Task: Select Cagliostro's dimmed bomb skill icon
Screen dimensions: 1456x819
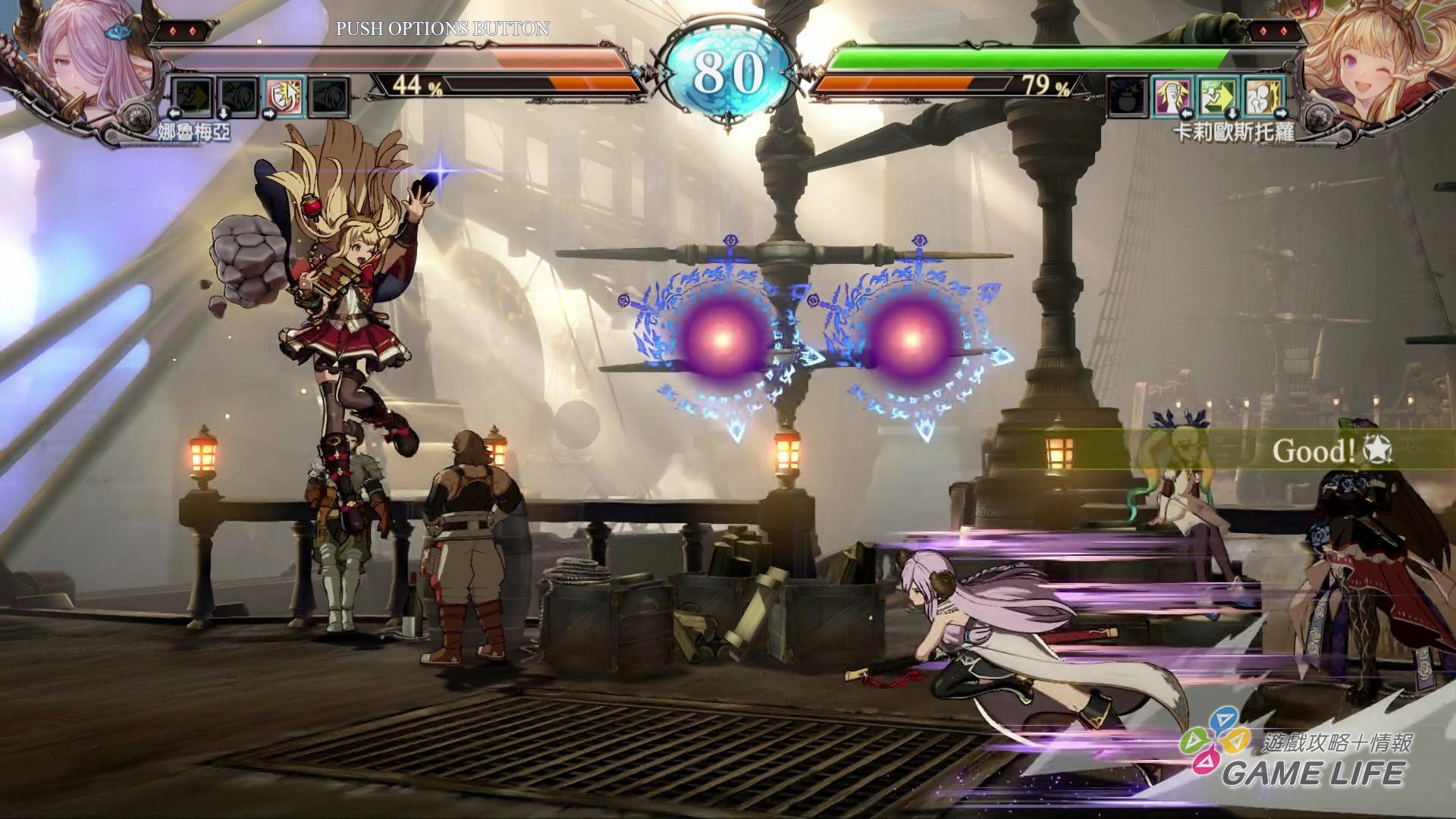Action: coord(1127,96)
